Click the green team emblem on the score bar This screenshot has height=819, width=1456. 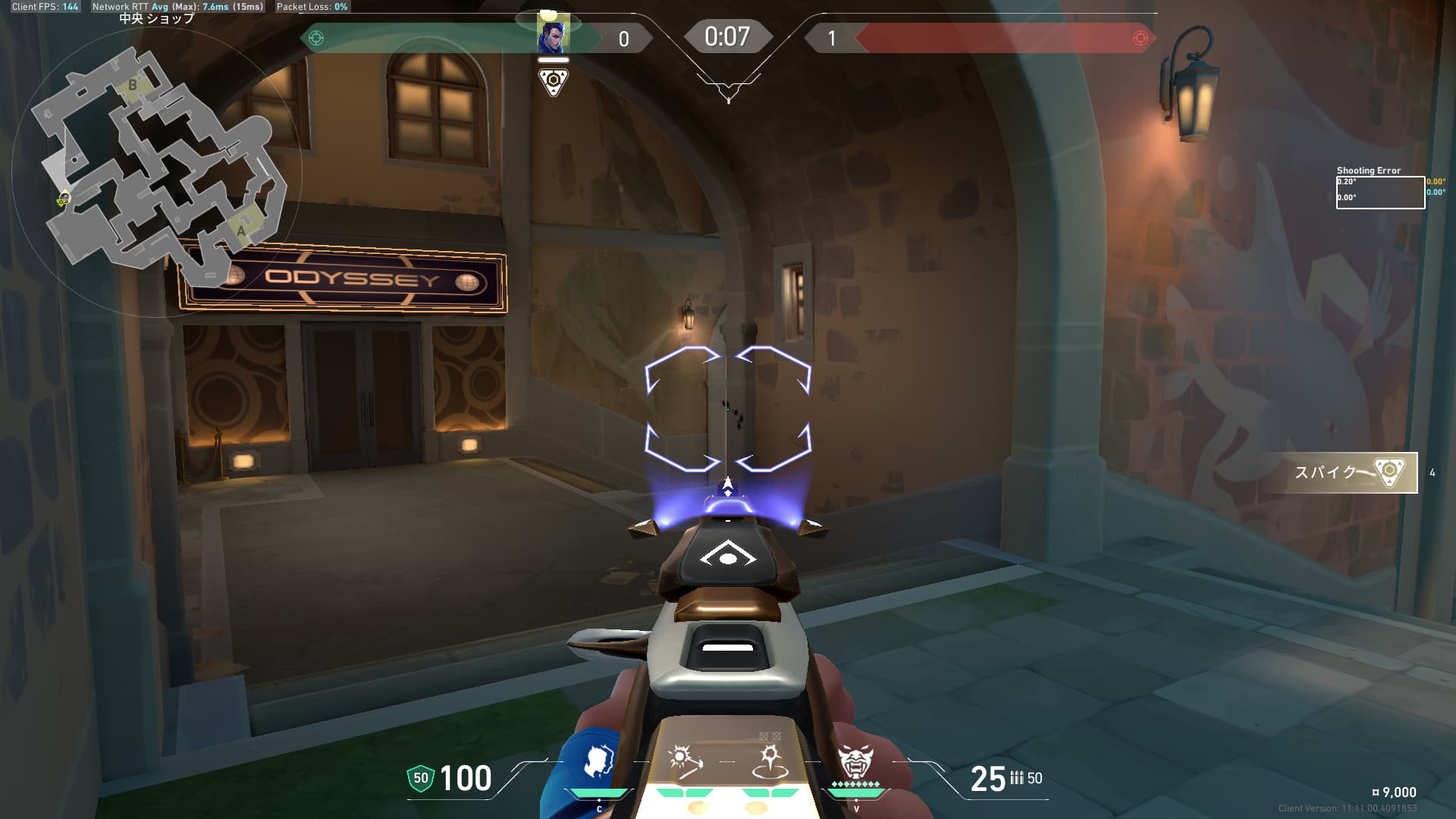point(316,38)
